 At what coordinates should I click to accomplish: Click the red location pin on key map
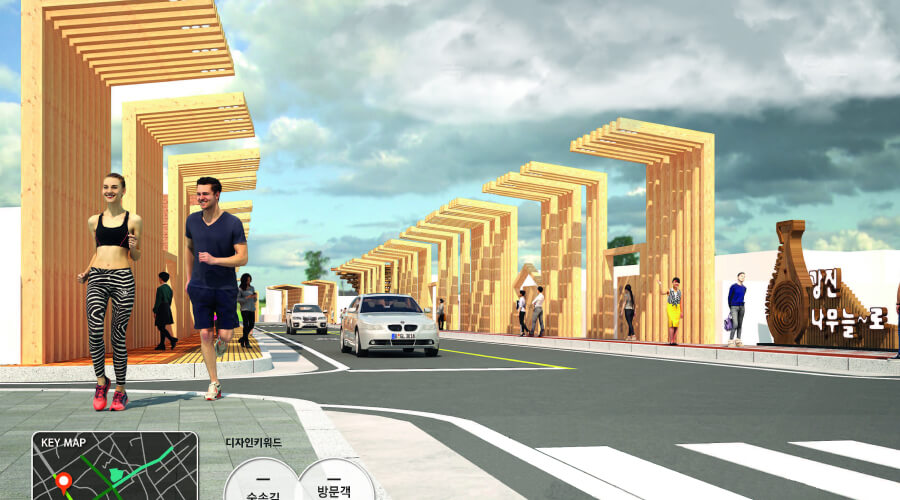click(x=63, y=481)
